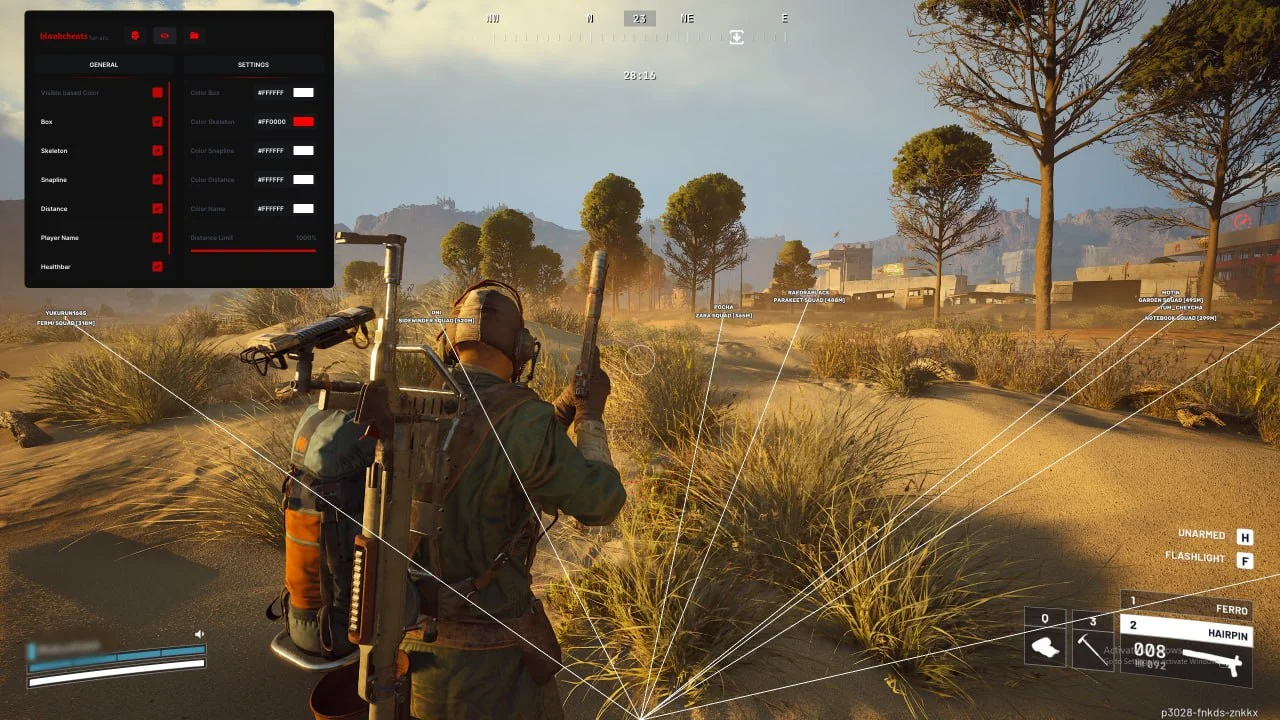Turn off the Snapline checkbox
Viewport: 1280px width, 720px height.
157,180
